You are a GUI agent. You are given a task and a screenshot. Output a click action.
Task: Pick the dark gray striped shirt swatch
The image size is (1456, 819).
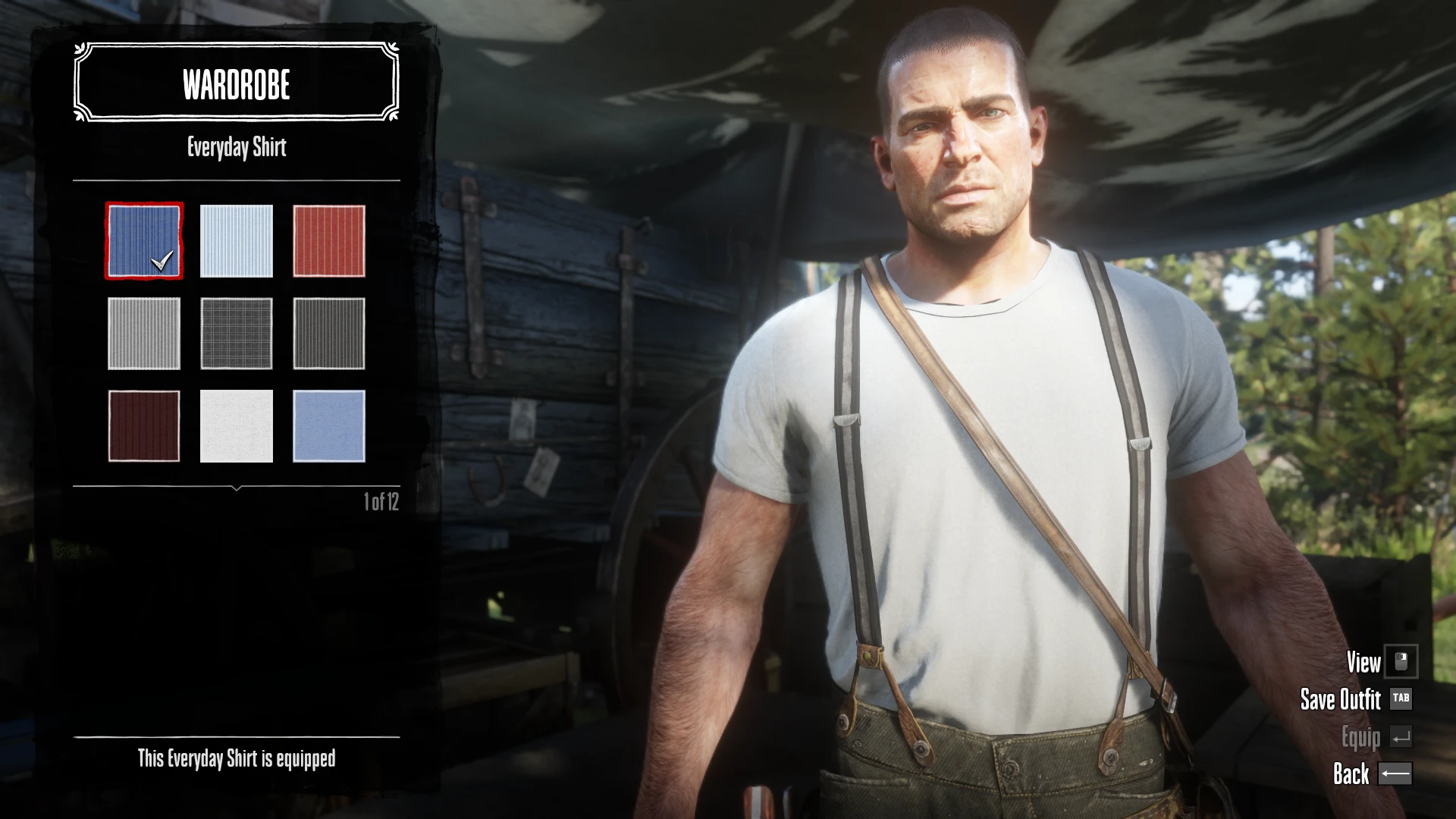click(x=329, y=334)
